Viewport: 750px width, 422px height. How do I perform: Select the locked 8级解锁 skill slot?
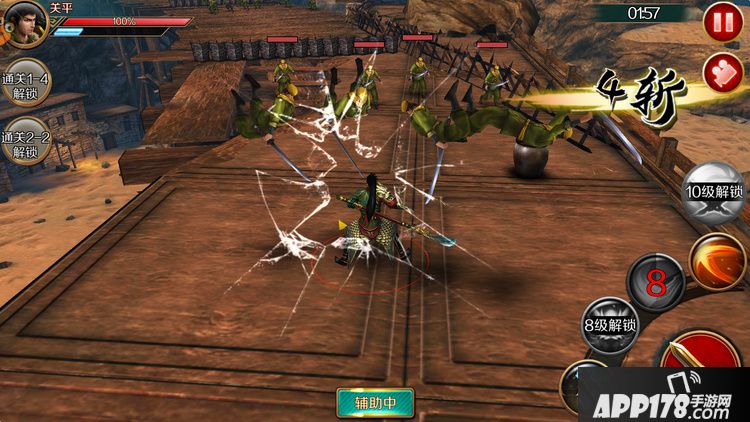pyautogui.click(x=610, y=326)
